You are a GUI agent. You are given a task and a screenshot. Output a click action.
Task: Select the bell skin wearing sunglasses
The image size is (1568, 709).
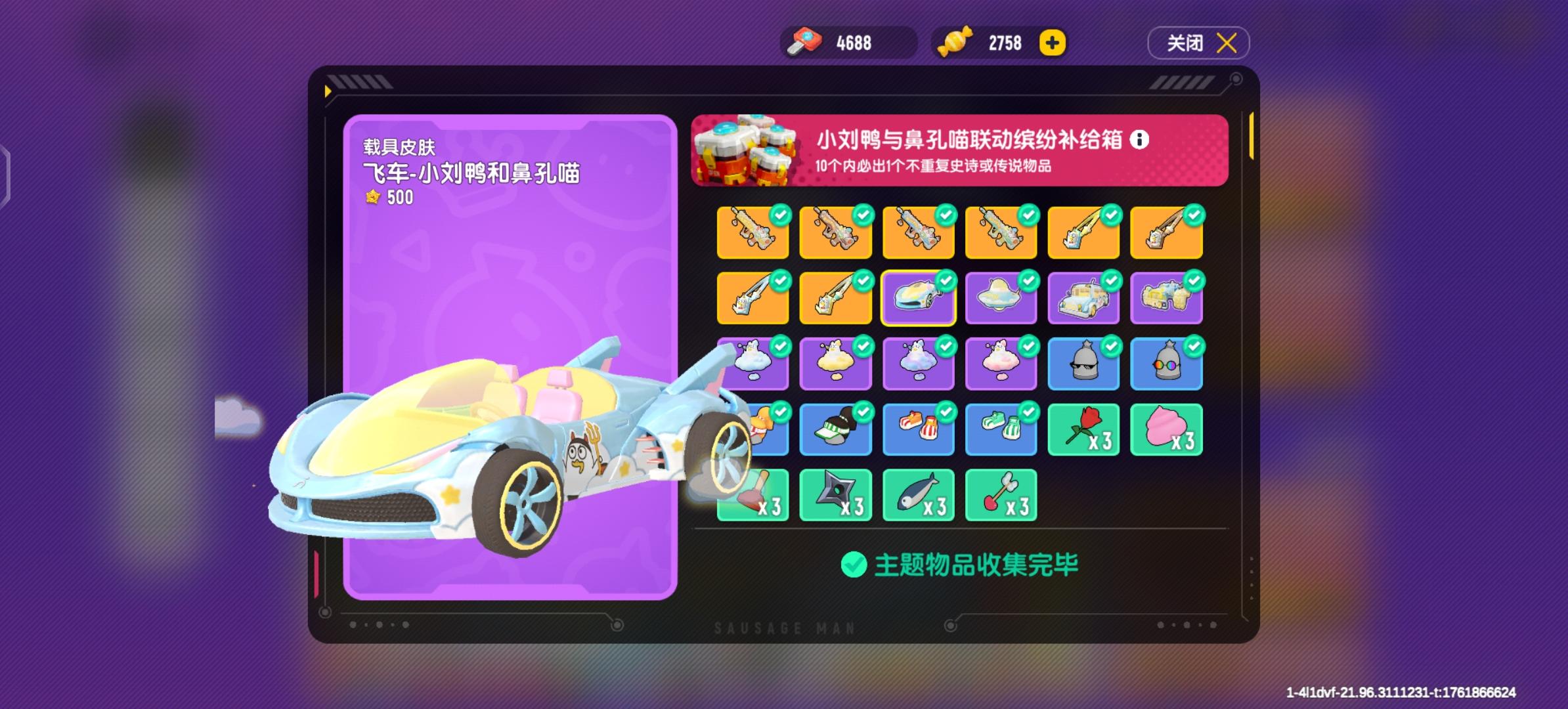point(1083,363)
